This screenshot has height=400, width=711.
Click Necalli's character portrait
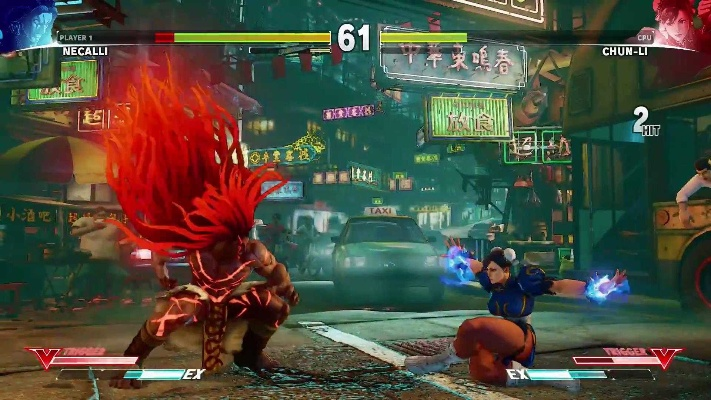[27, 22]
